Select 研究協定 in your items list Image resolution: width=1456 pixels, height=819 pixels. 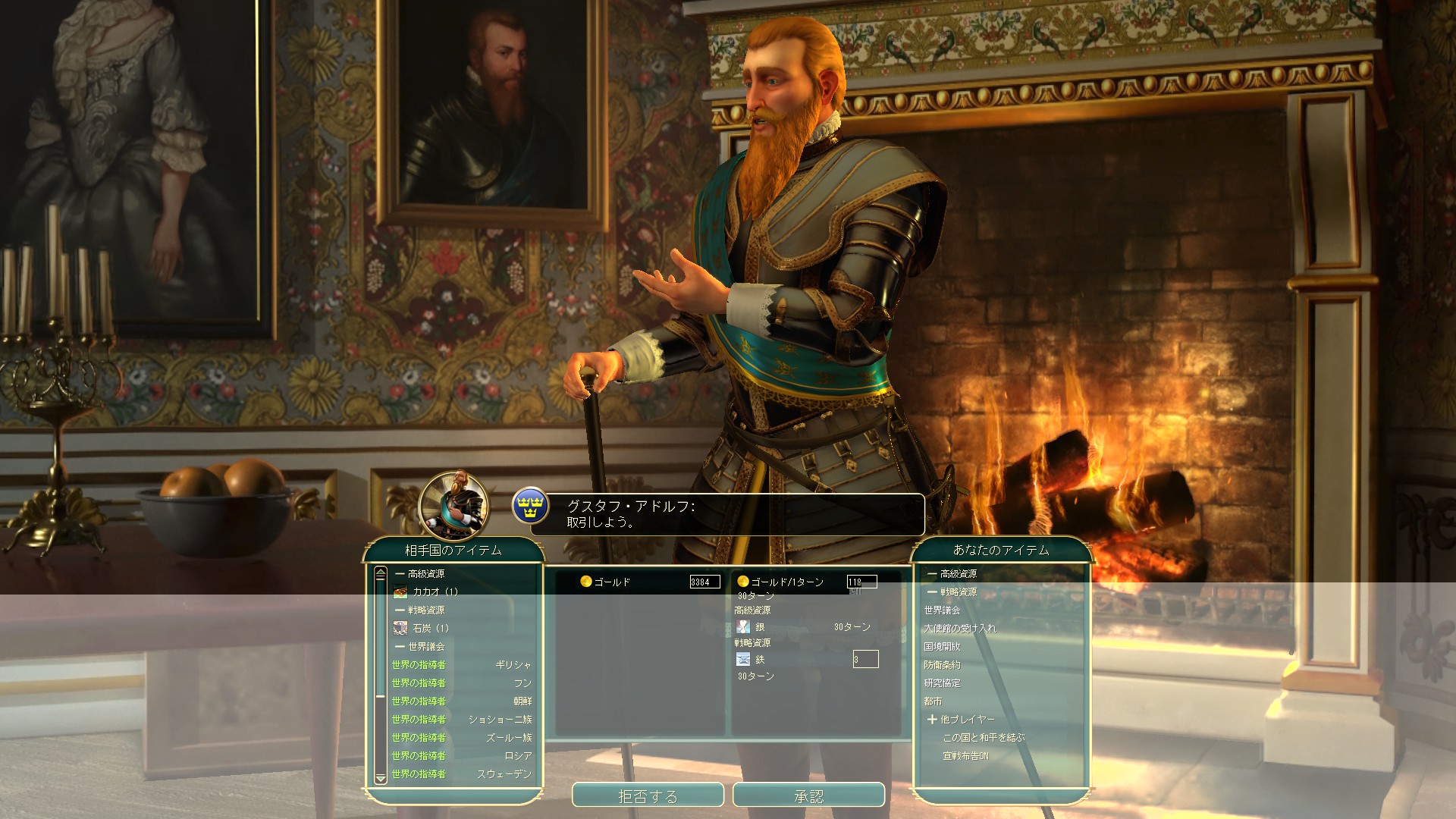coord(942,682)
